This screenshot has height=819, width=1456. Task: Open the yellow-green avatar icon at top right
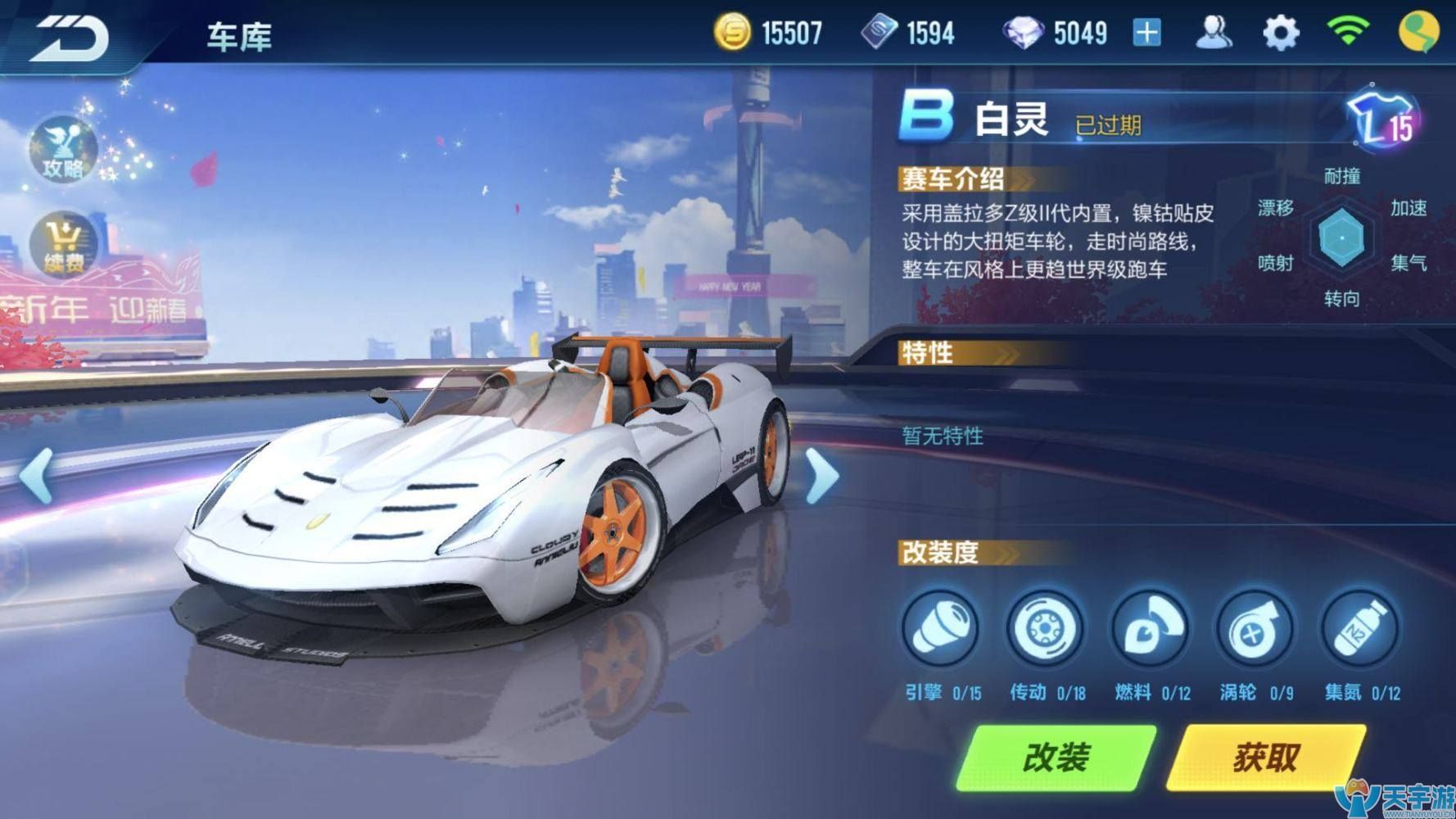coord(1418,33)
